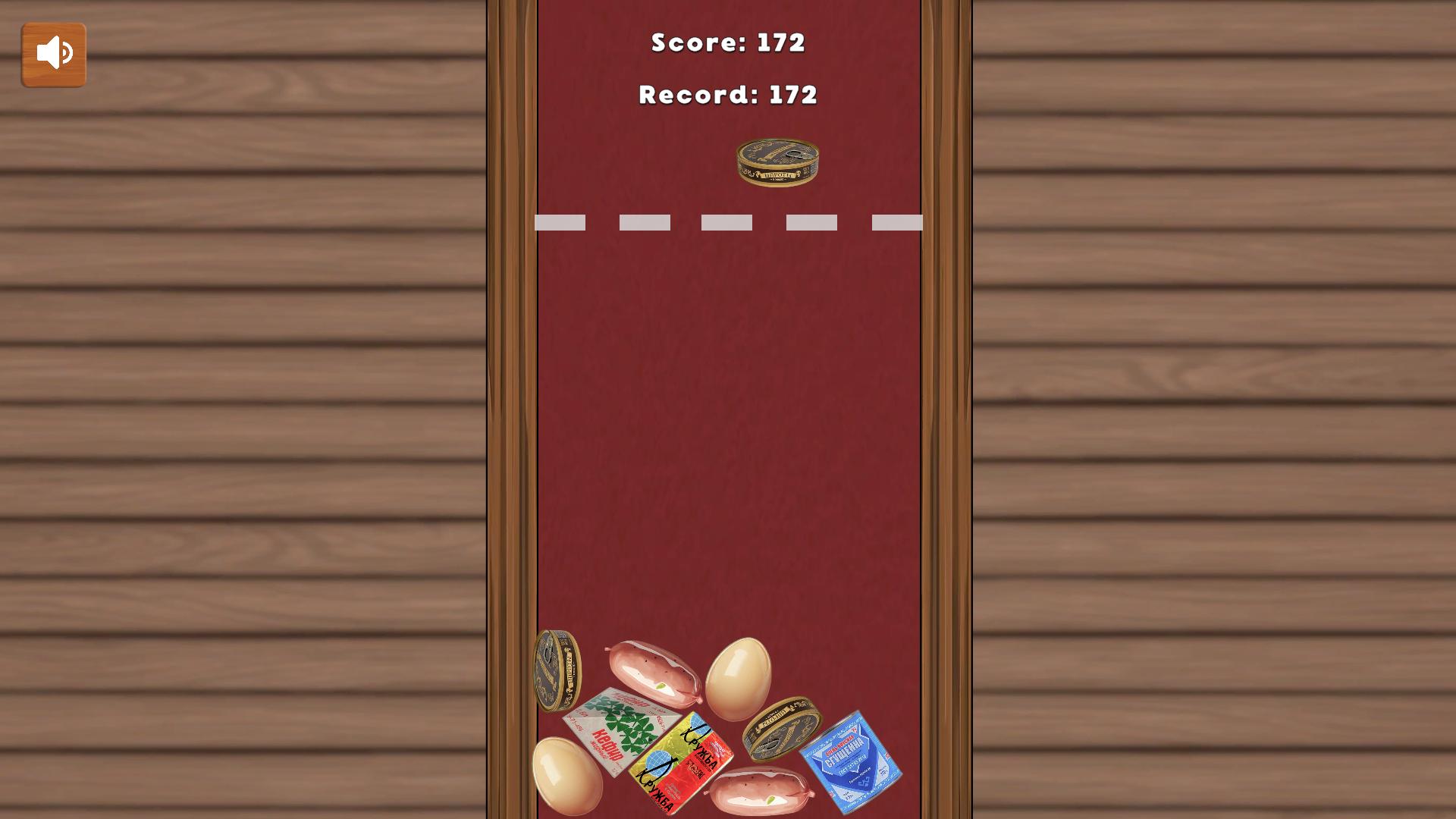Click the Score: 172 label
Screen dimensions: 1456x819
(727, 43)
